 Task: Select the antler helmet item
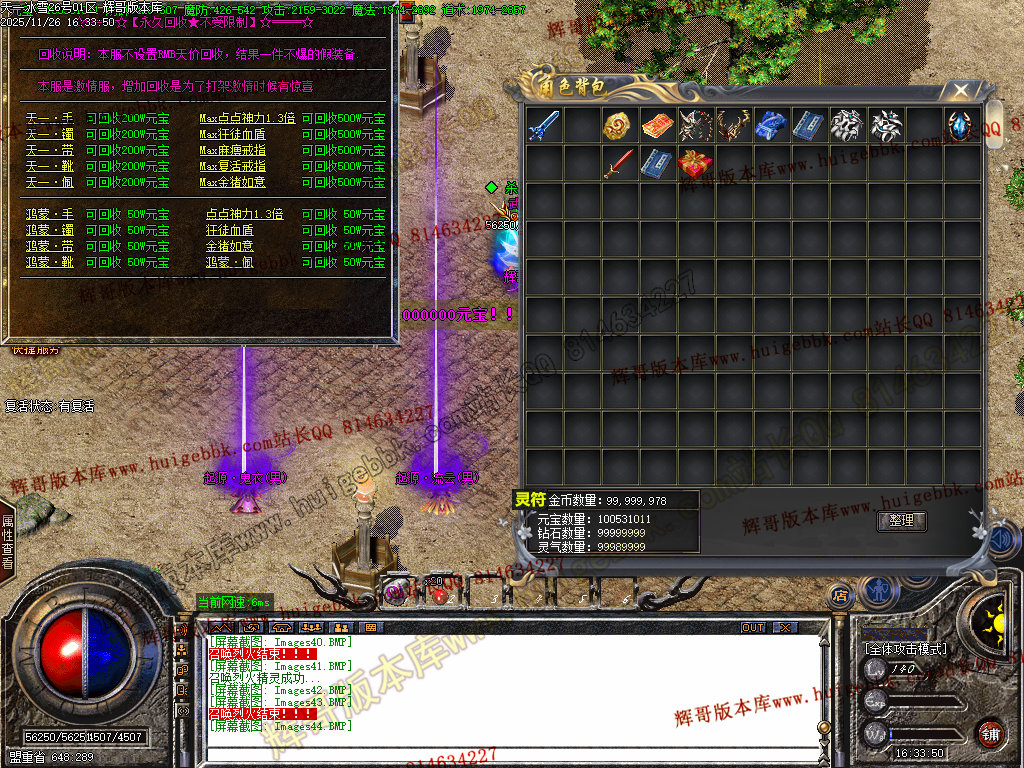pos(733,125)
